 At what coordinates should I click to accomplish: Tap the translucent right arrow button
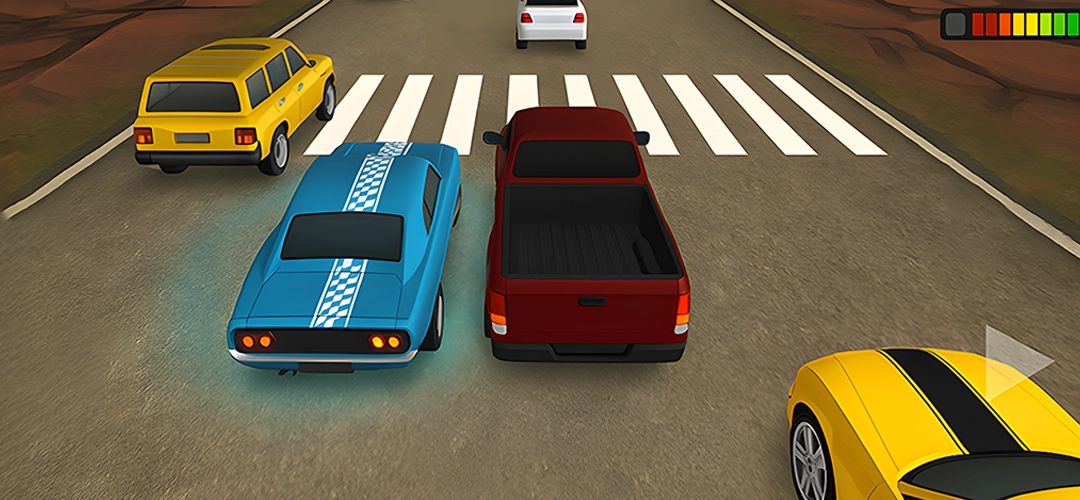[x=1012, y=360]
